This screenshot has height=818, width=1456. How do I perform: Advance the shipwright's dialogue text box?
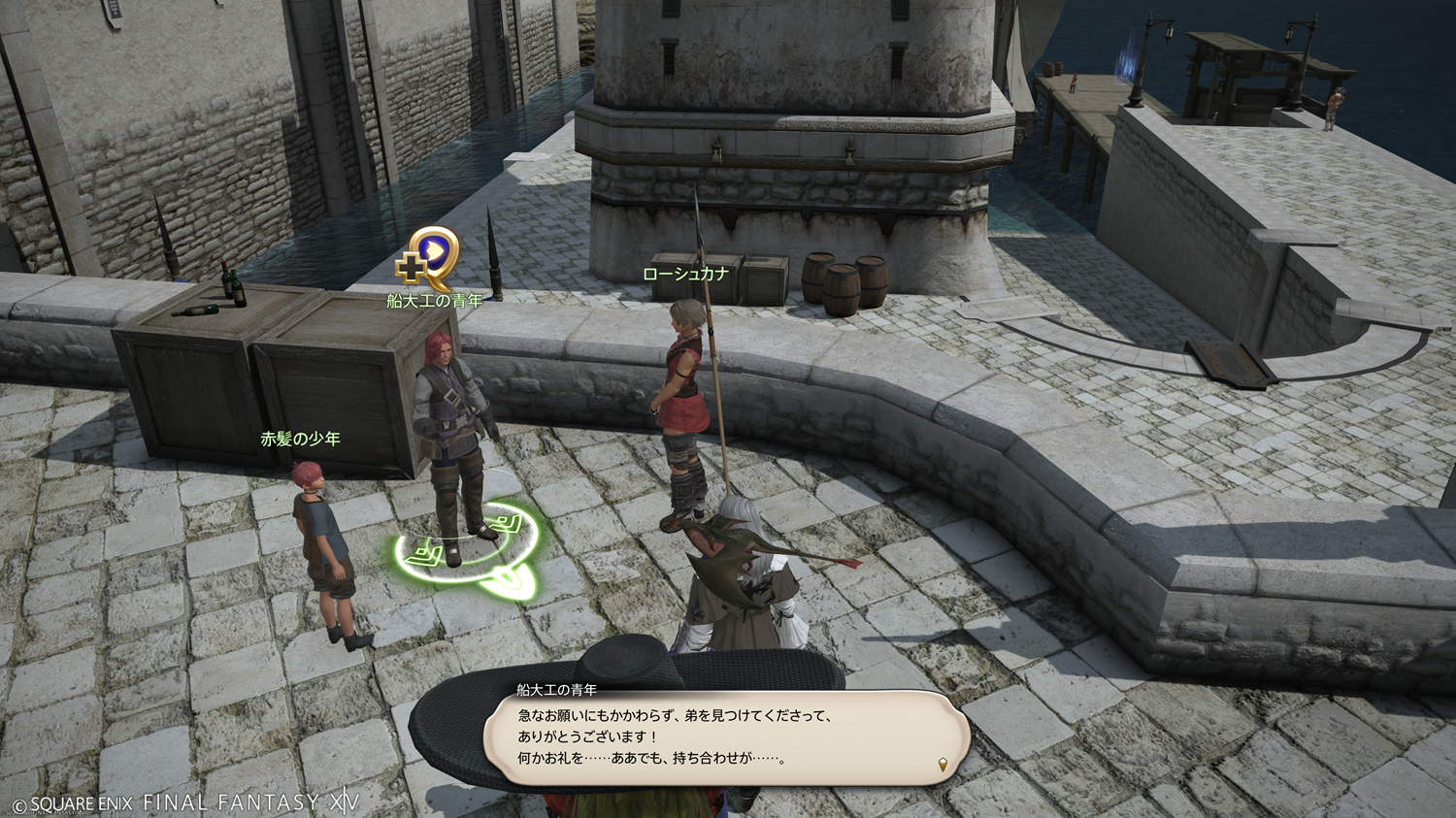pyautogui.click(x=726, y=737)
